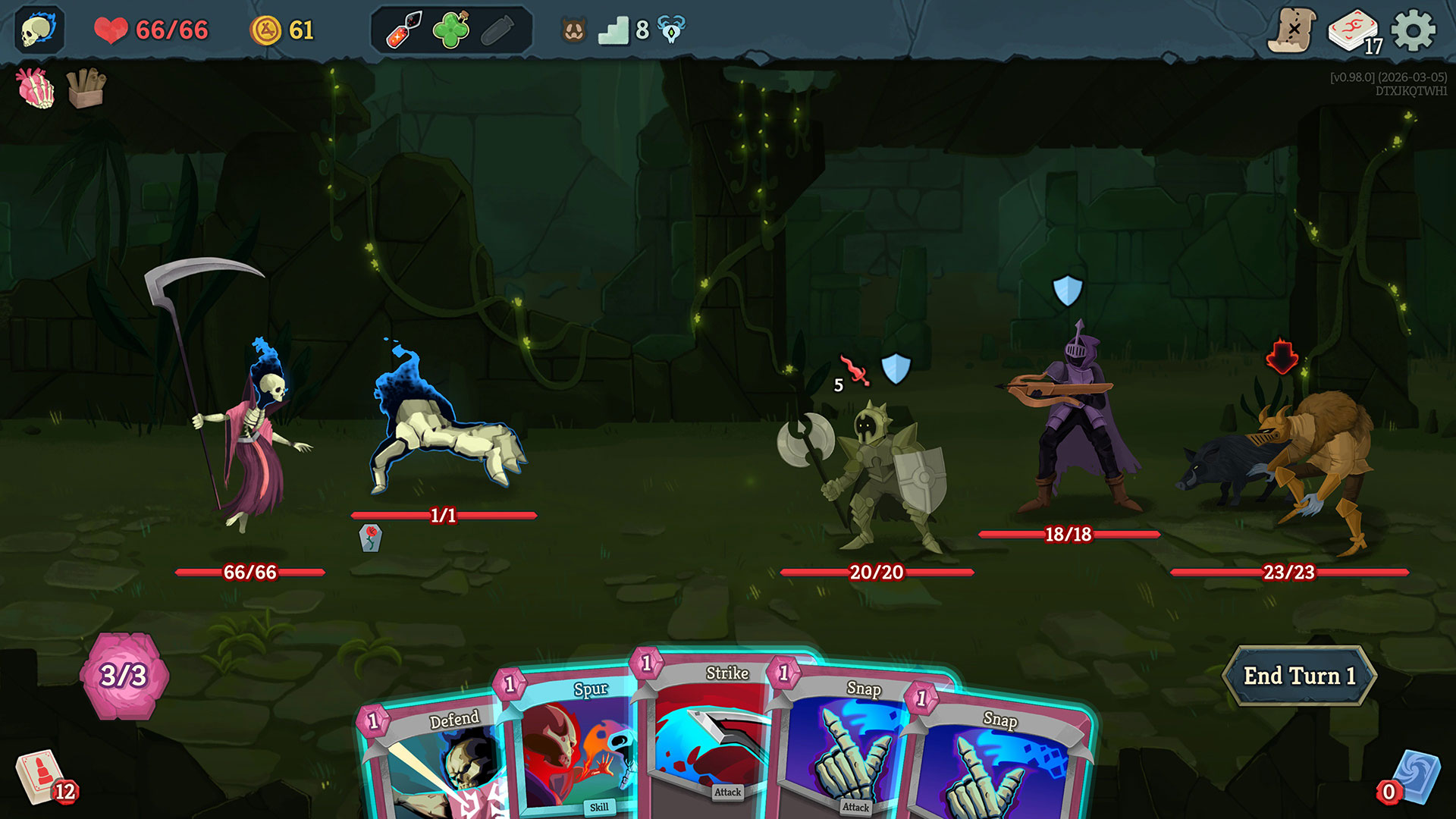This screenshot has width=1456, height=819.
Task: Click the pink energy orb showing 3/3
Action: pyautogui.click(x=124, y=675)
